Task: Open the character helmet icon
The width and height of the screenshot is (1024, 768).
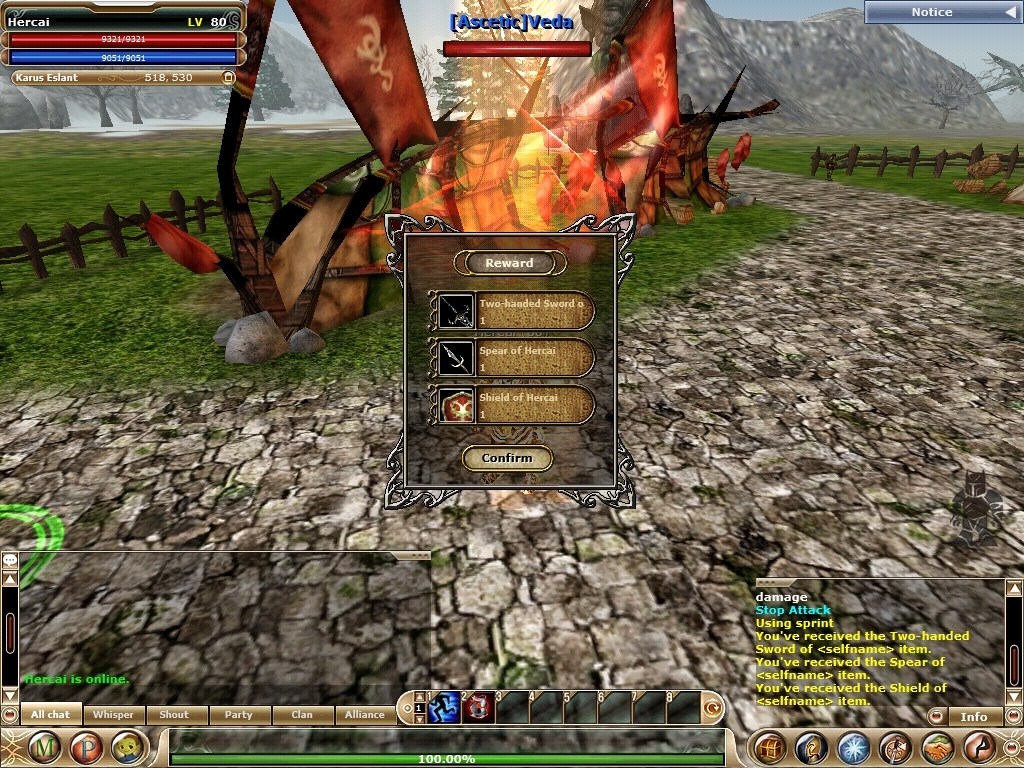Action: coord(811,747)
